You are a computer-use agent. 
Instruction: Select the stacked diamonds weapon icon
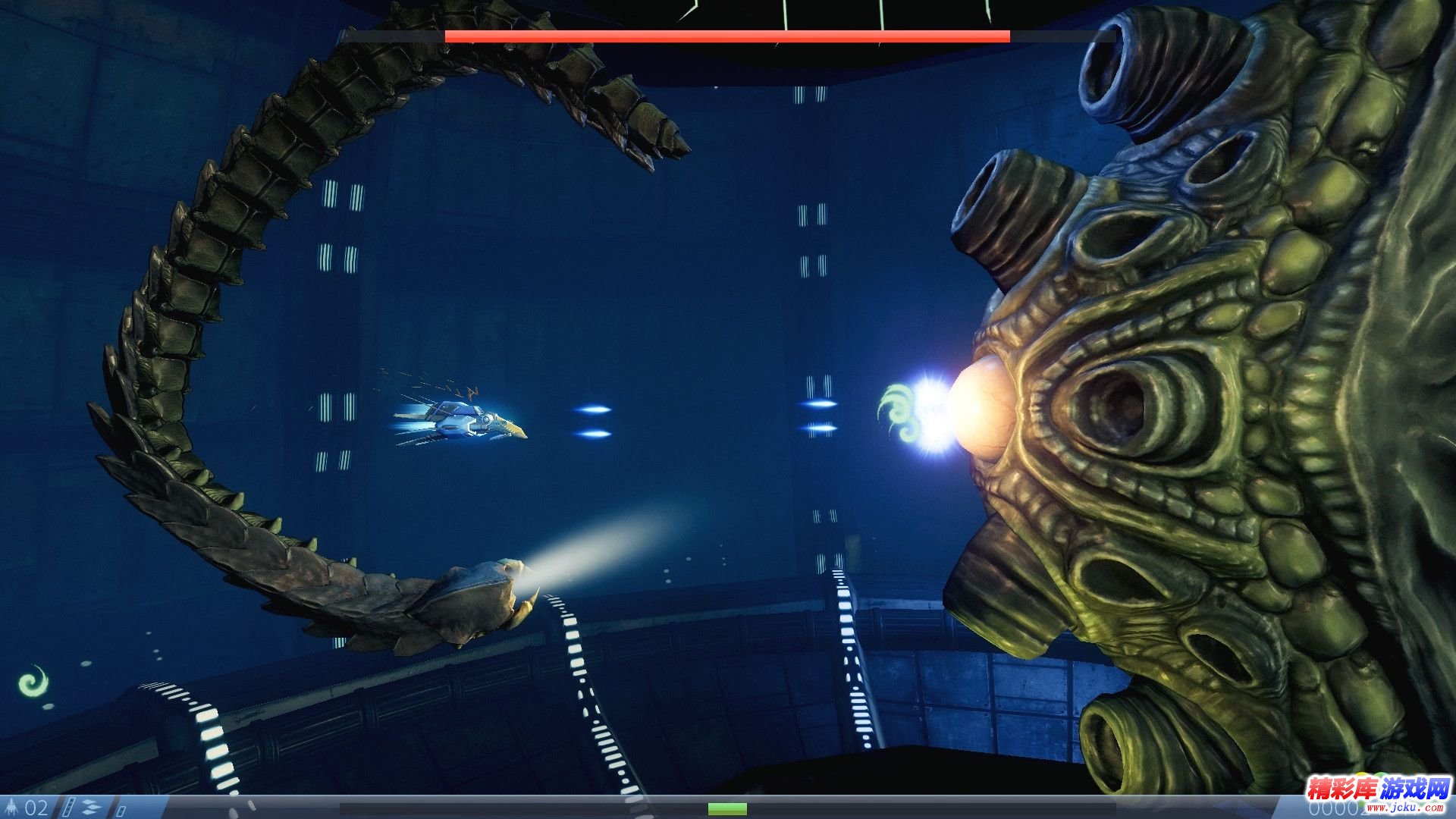[x=92, y=807]
